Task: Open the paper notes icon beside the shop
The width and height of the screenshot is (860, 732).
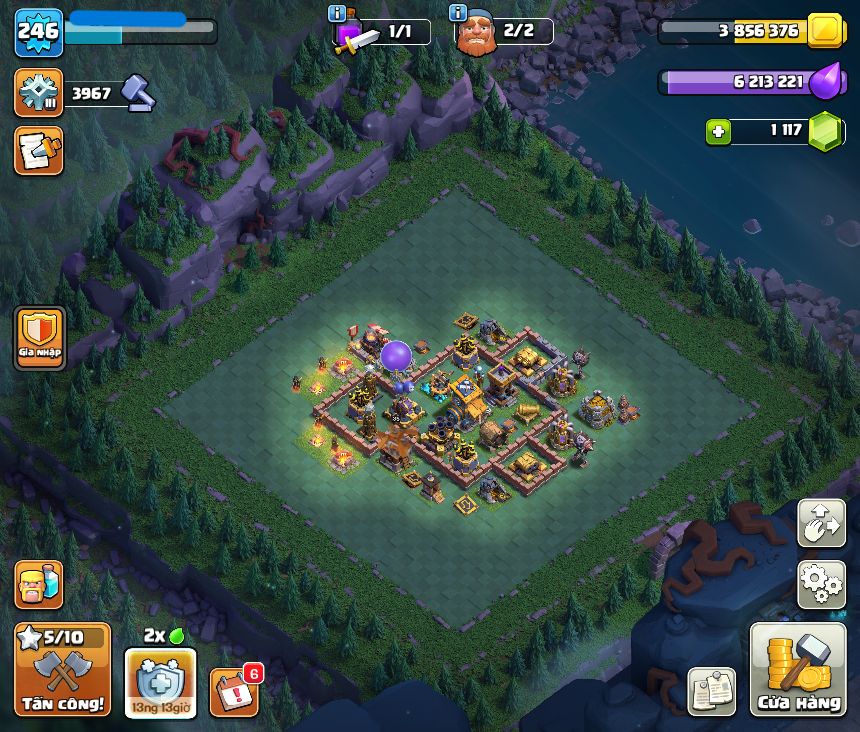Action: (712, 691)
